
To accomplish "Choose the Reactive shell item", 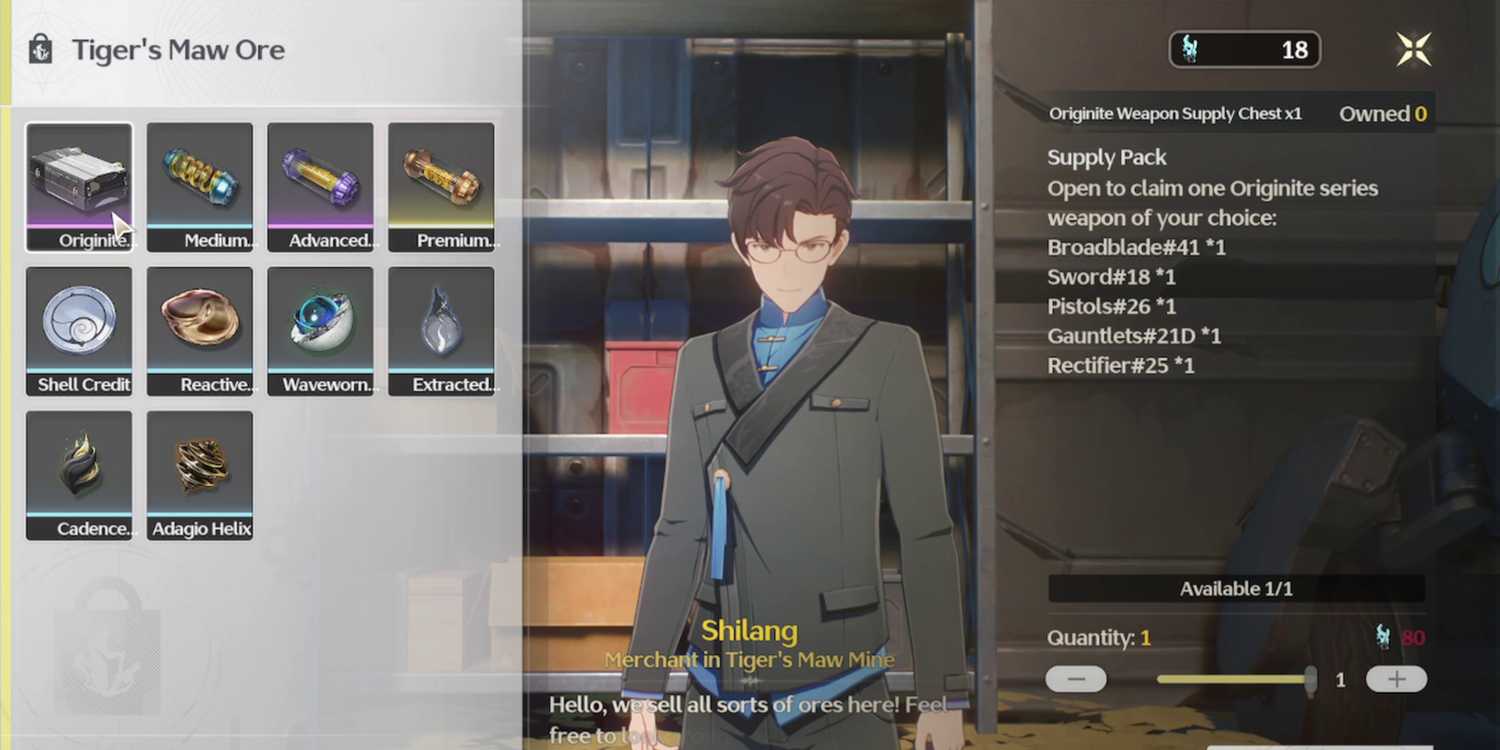I will pos(200,331).
